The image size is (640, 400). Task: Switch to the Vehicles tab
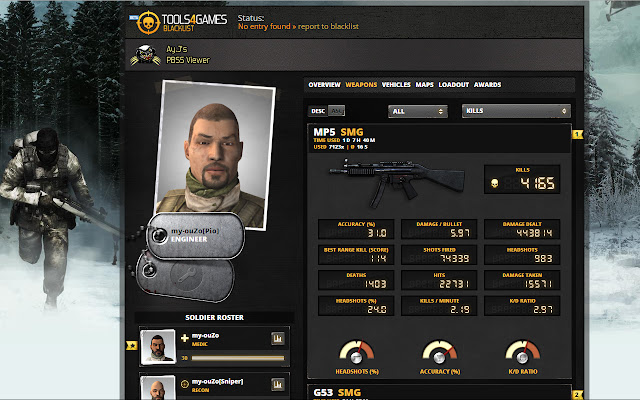[x=396, y=85]
